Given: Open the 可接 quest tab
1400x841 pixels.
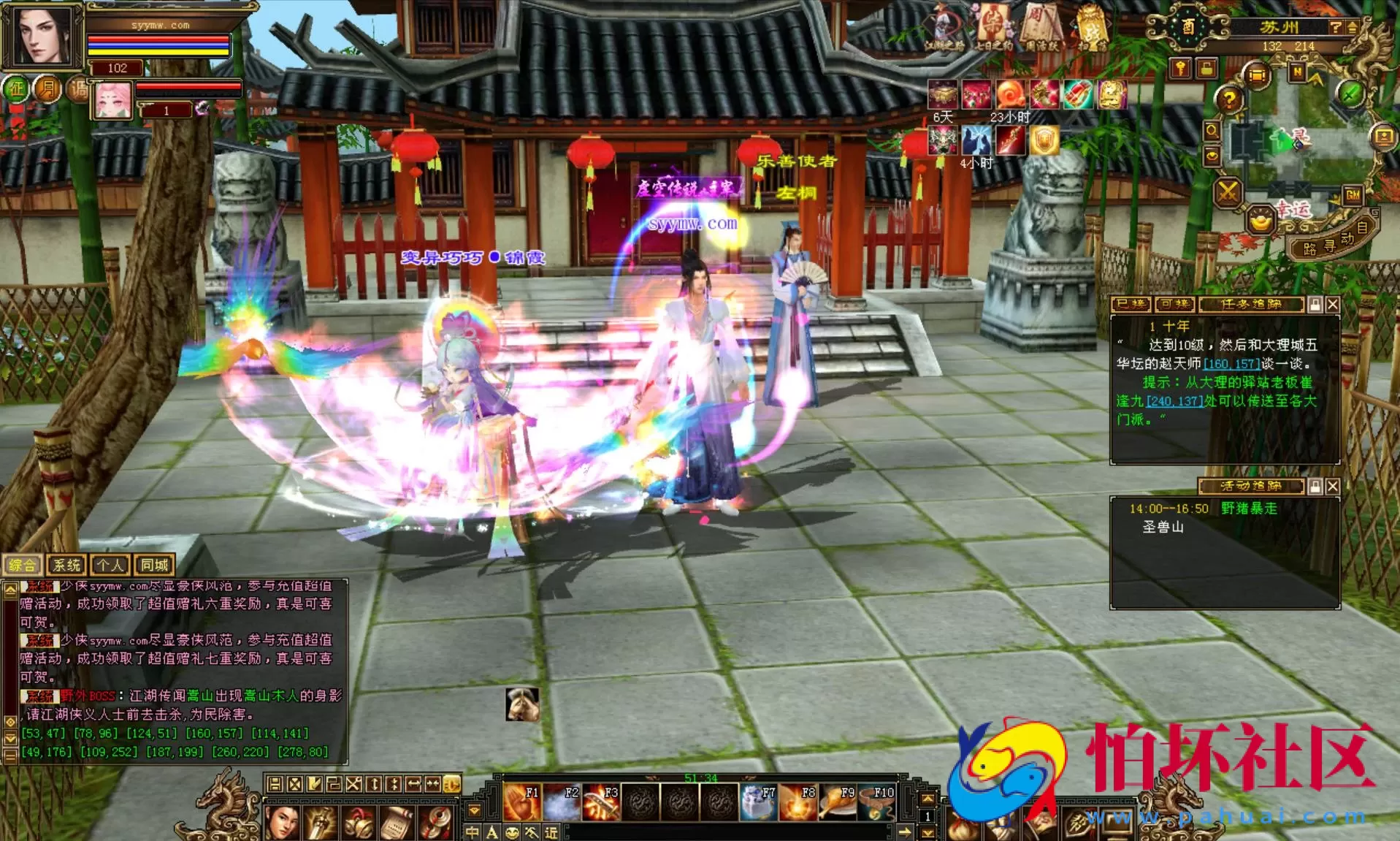Looking at the screenshot, I should [1175, 304].
